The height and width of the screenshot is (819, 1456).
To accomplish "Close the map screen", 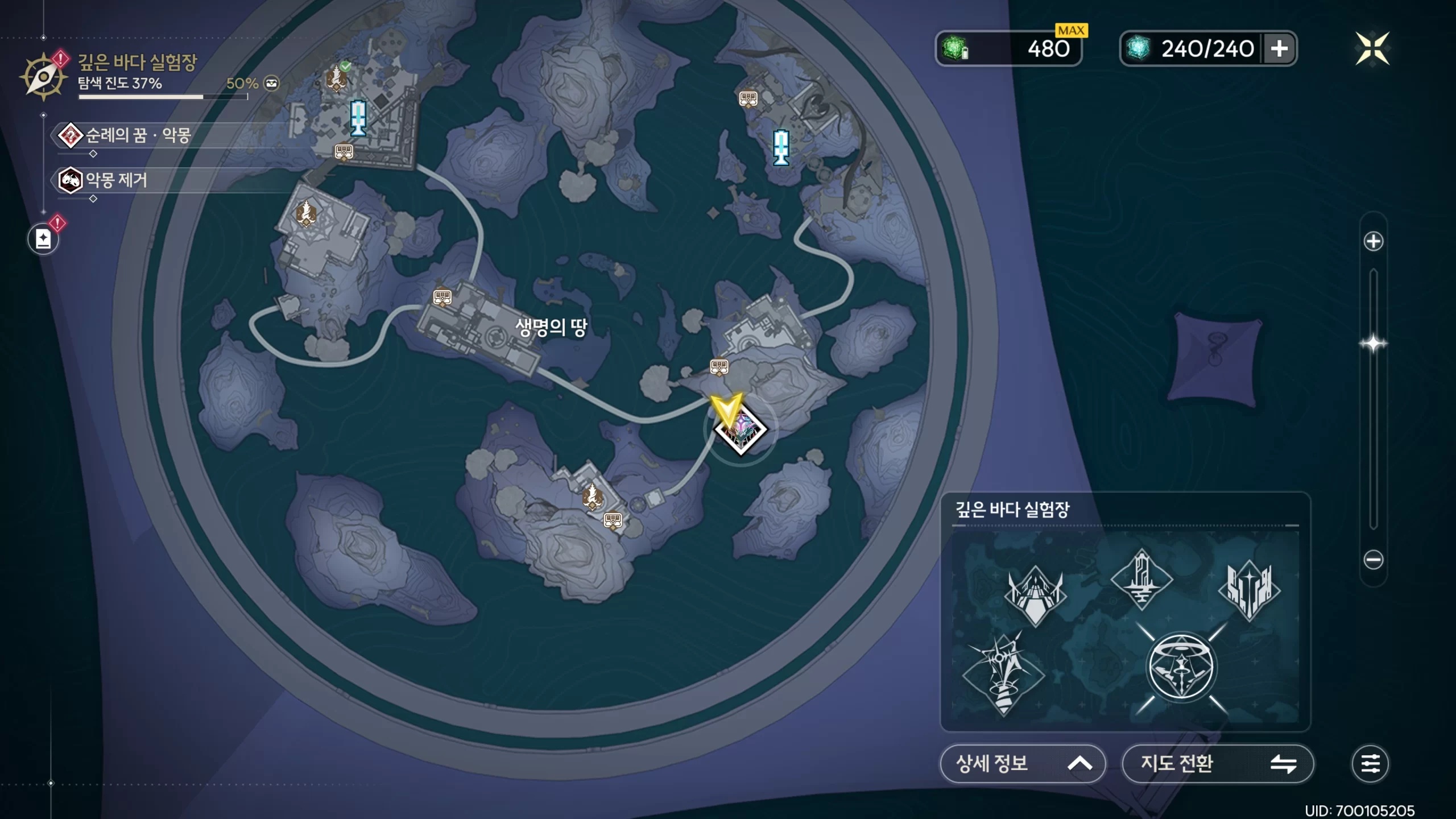I will pos(1372,48).
